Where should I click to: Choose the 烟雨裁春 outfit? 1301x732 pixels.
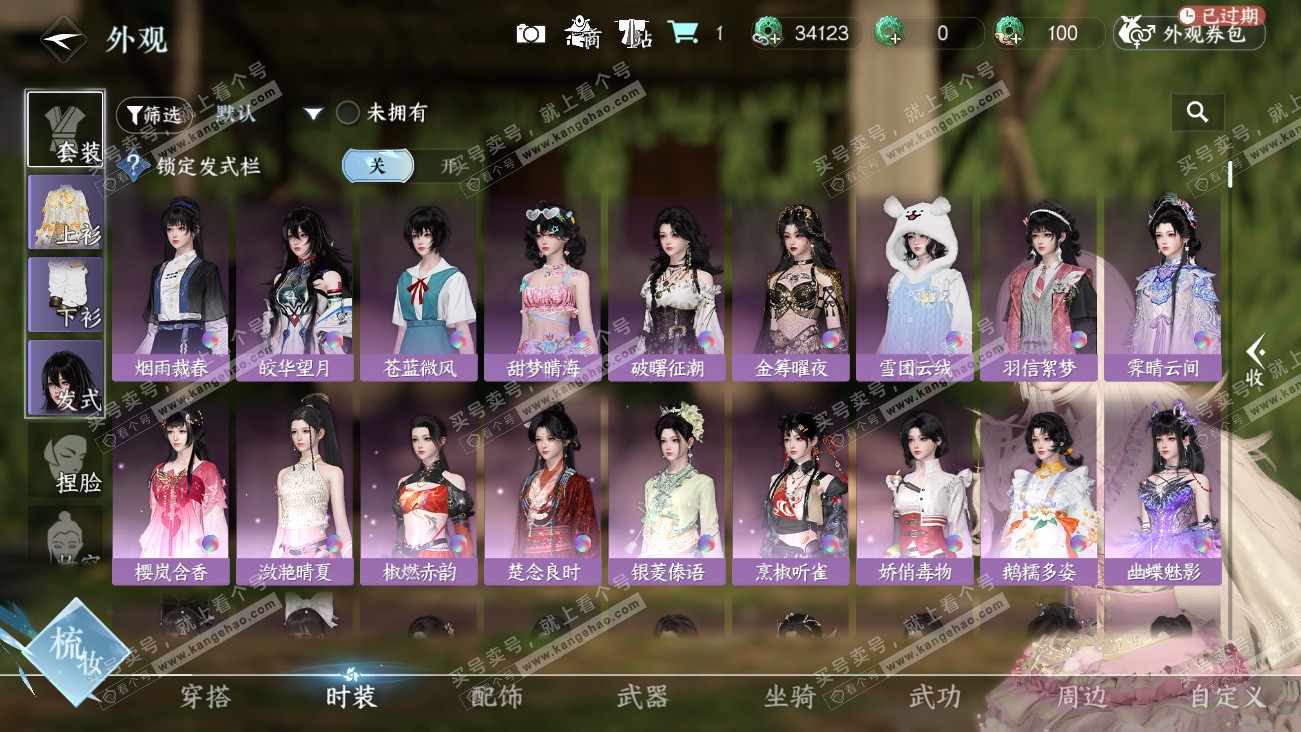pos(171,288)
